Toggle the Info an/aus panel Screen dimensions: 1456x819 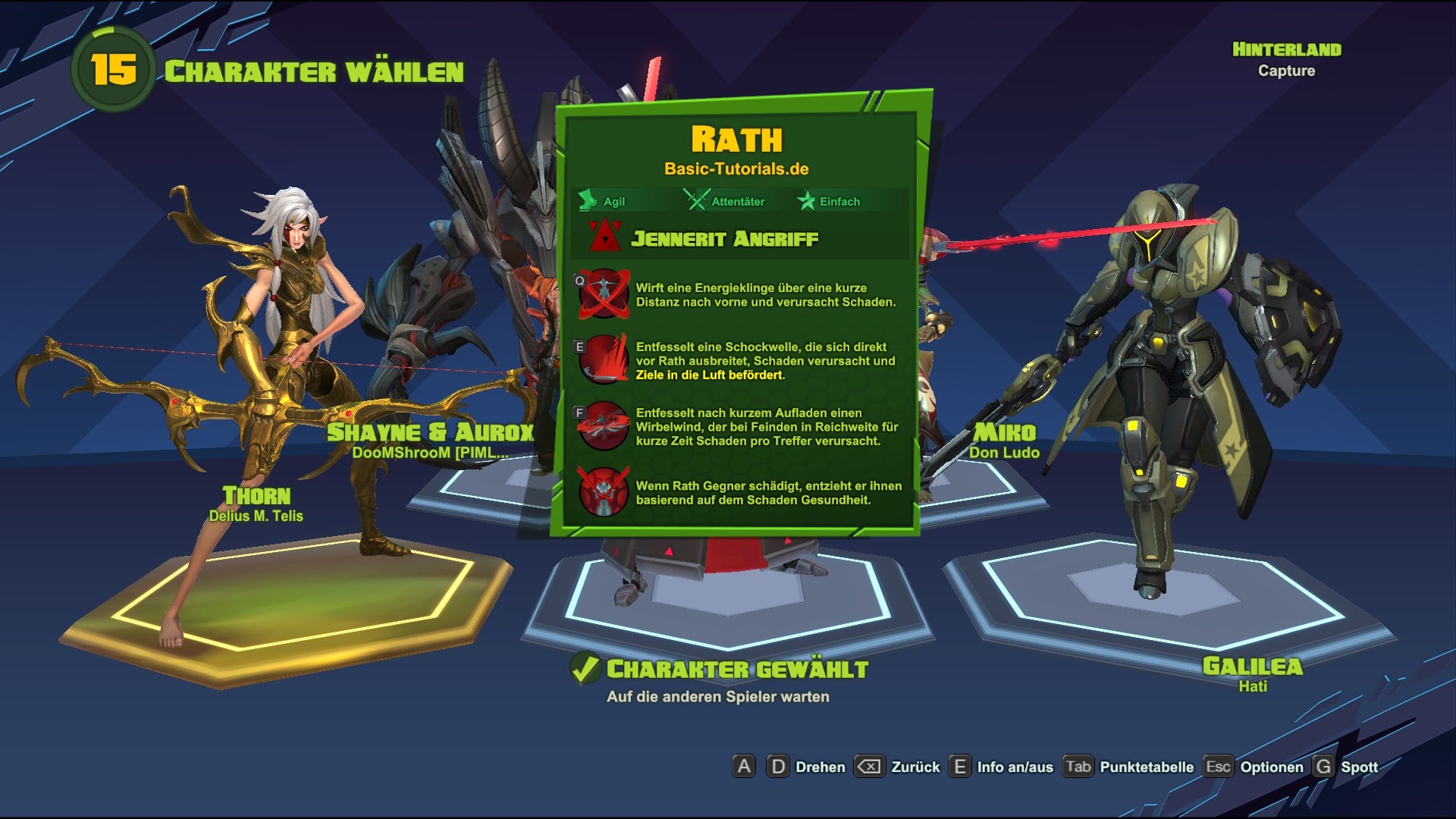coord(1015,767)
